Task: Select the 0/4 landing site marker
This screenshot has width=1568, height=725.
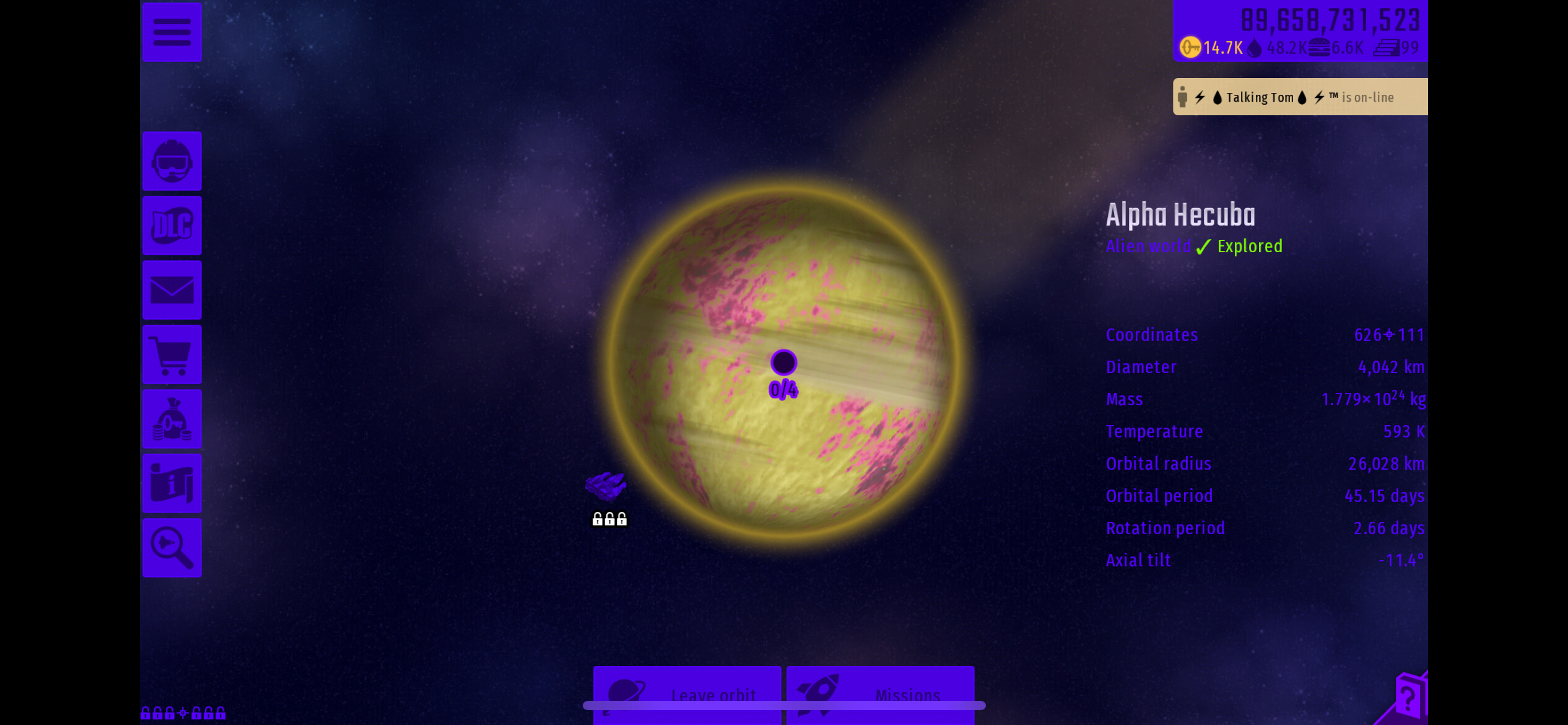Action: pyautogui.click(x=783, y=364)
